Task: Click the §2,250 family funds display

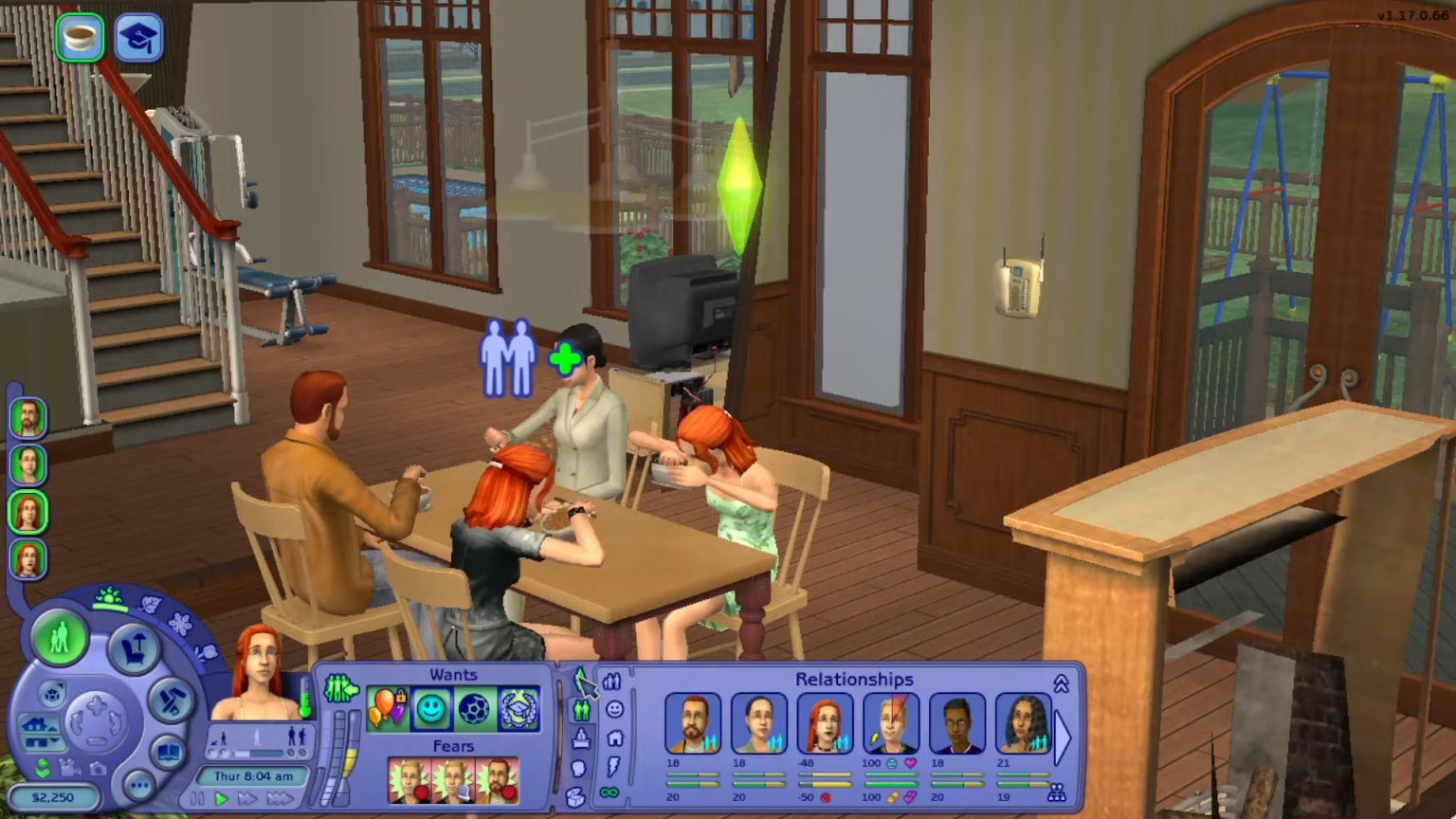Action: (x=54, y=798)
